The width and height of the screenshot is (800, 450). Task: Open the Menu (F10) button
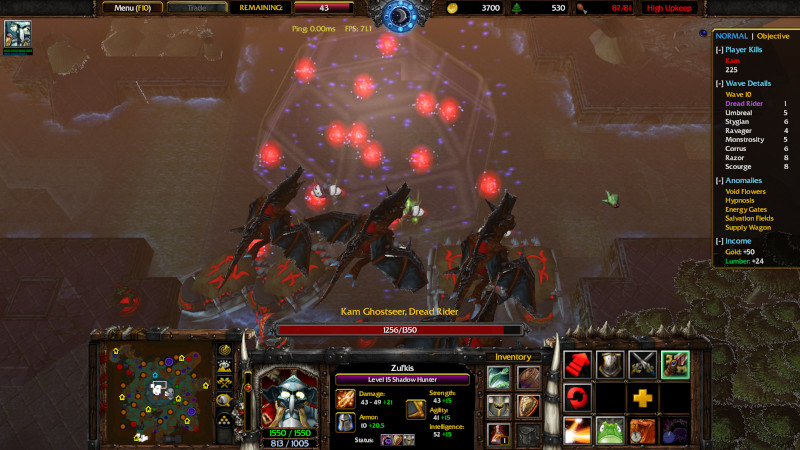click(x=132, y=8)
